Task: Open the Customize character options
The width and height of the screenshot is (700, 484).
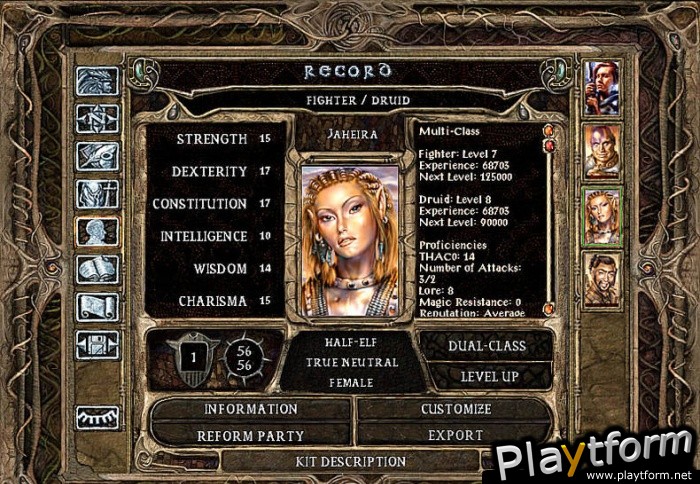Action: coord(455,409)
